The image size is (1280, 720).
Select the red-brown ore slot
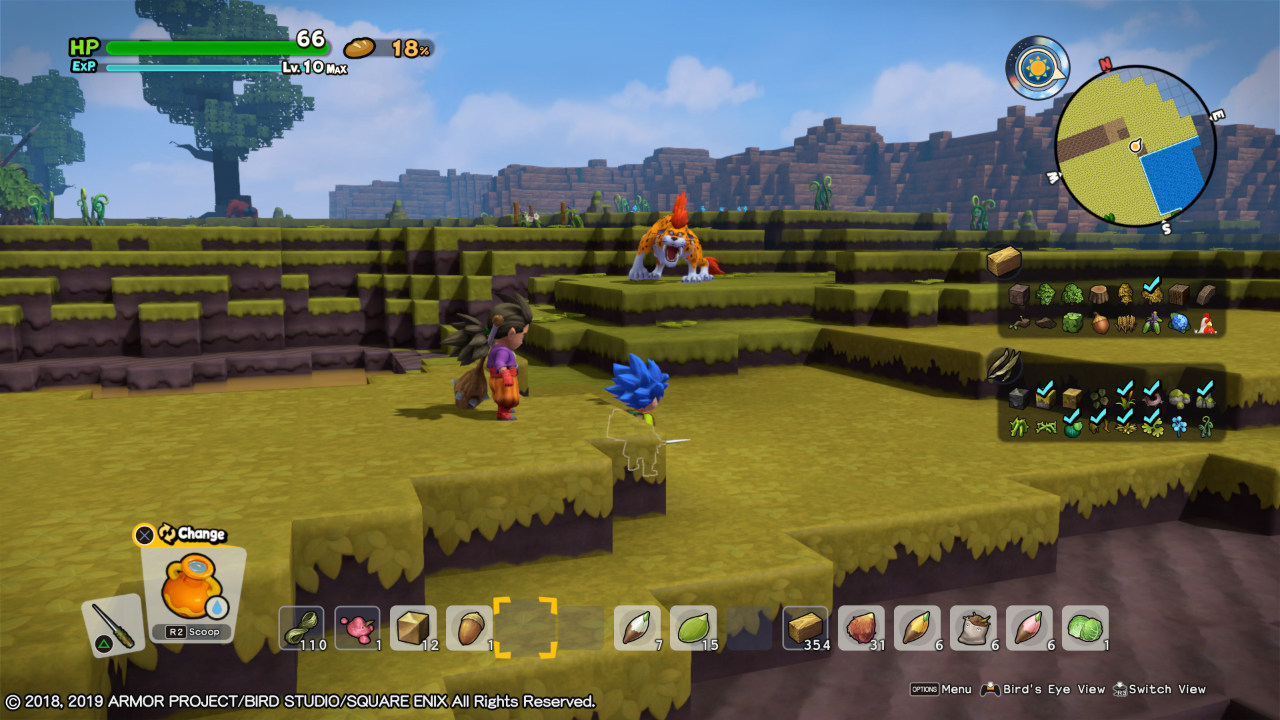tap(861, 628)
